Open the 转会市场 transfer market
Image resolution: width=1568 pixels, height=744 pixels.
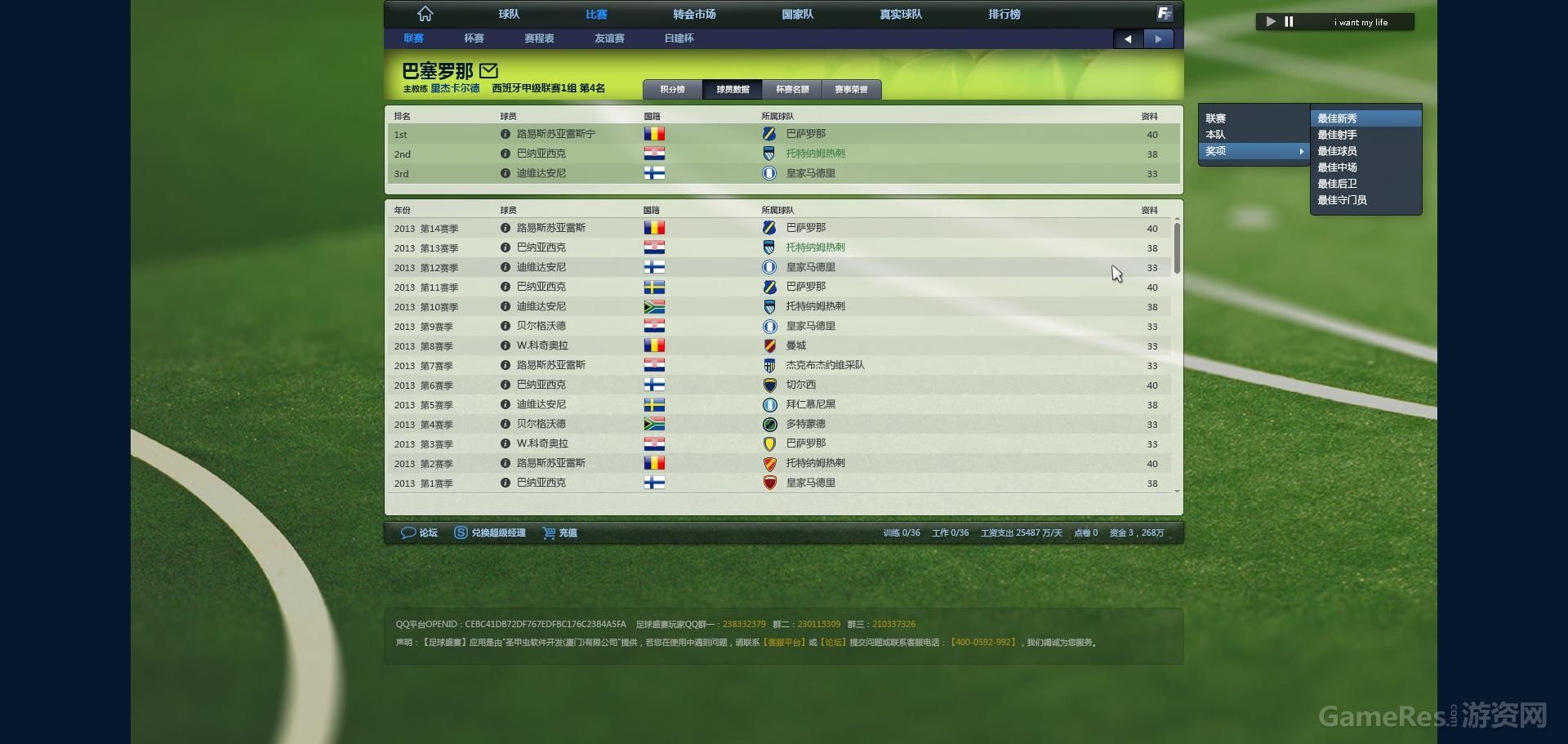(x=694, y=14)
